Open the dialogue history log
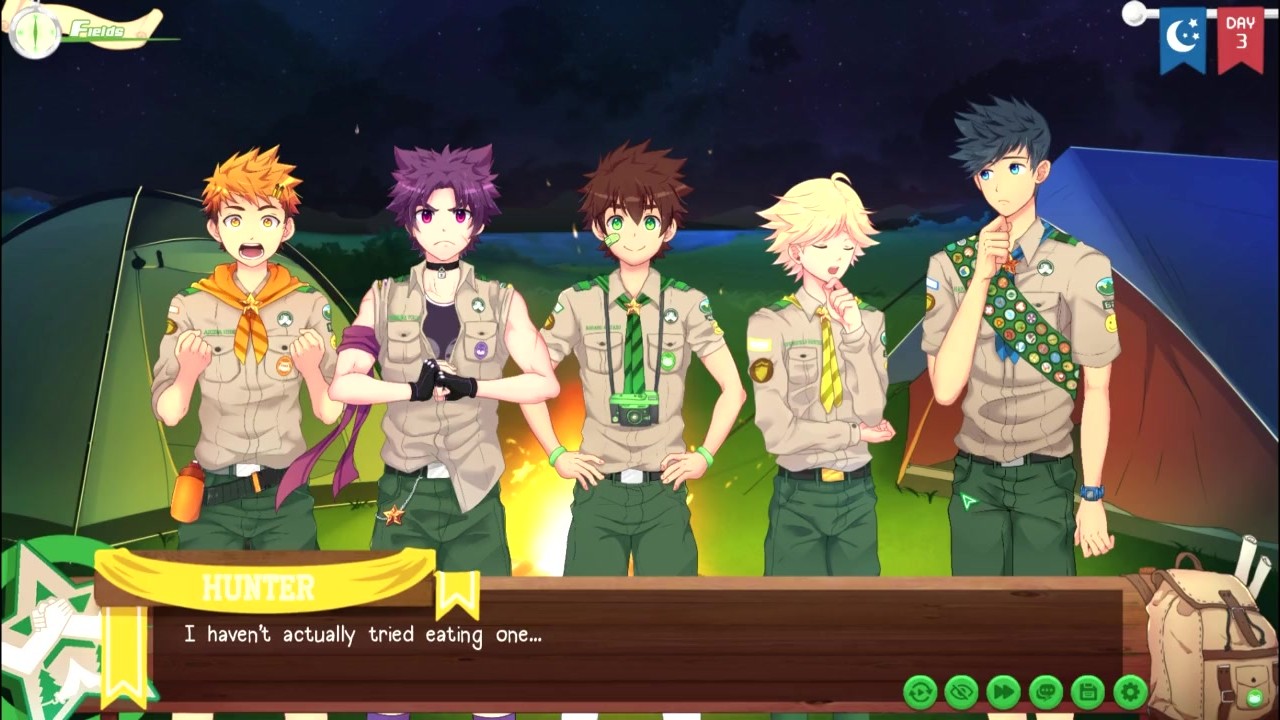The image size is (1280, 720). [1046, 691]
